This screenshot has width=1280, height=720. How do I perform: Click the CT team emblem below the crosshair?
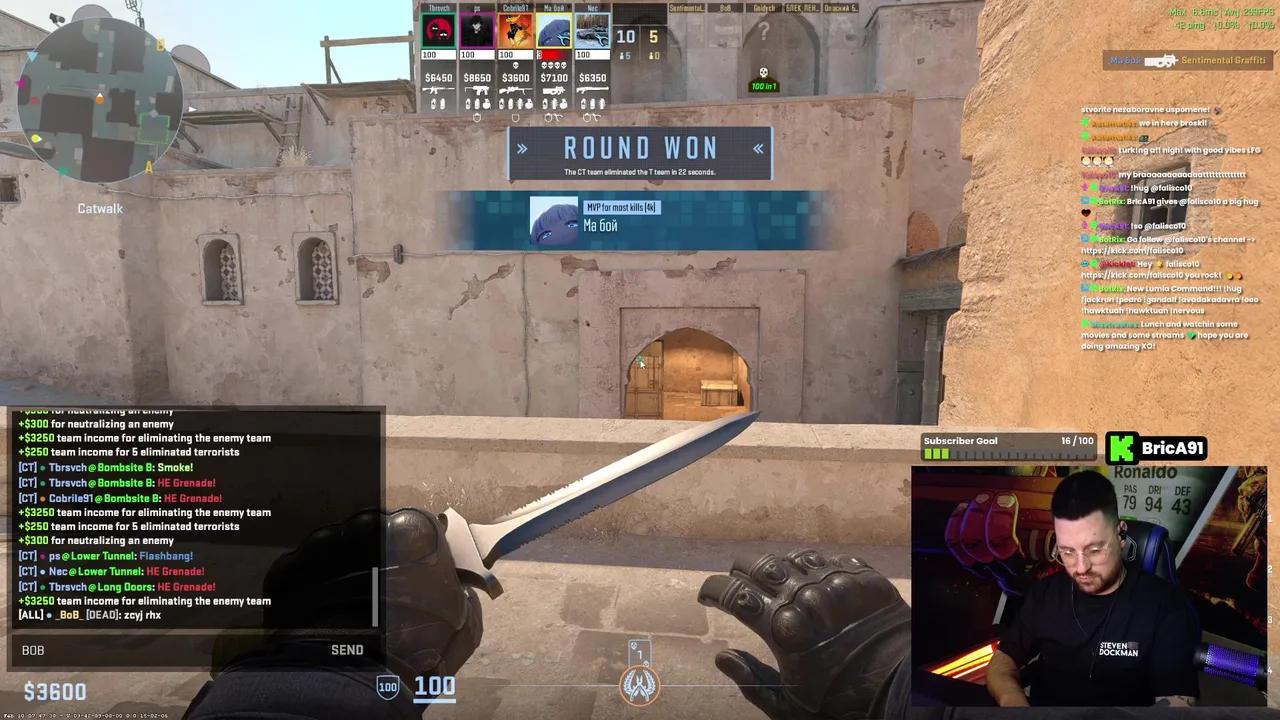[x=640, y=683]
